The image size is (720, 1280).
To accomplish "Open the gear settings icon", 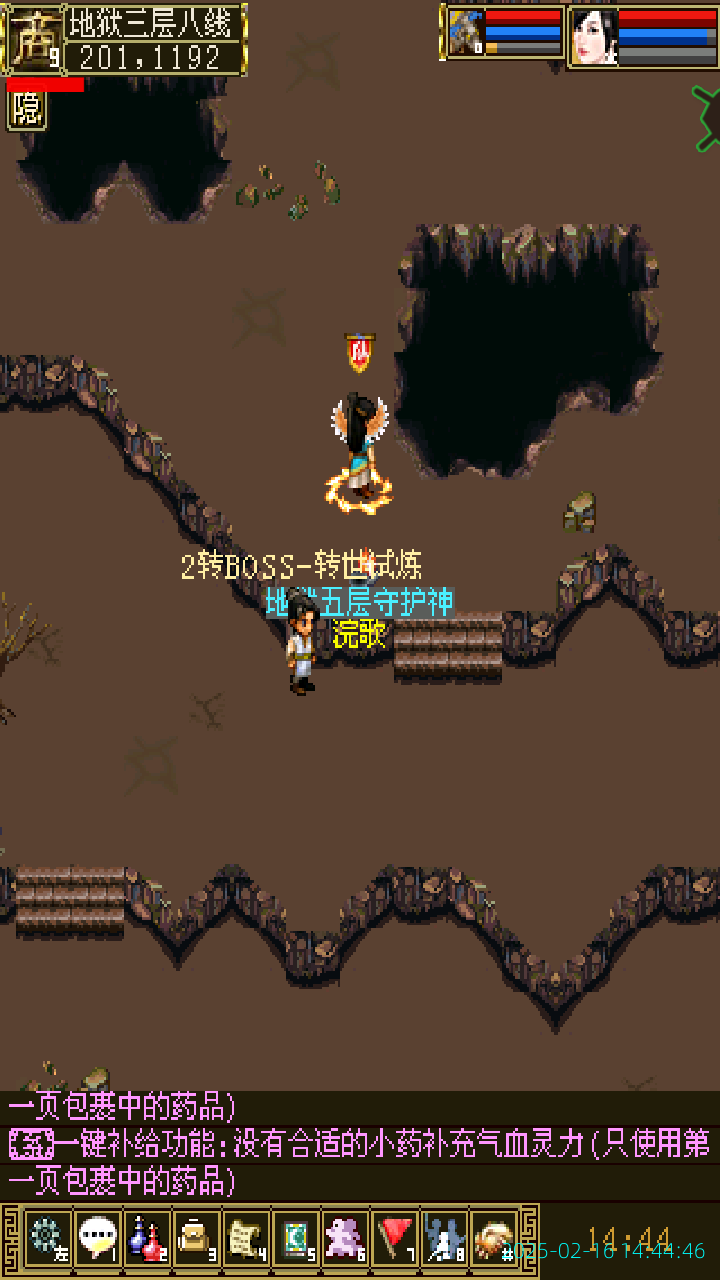I will (47, 1238).
